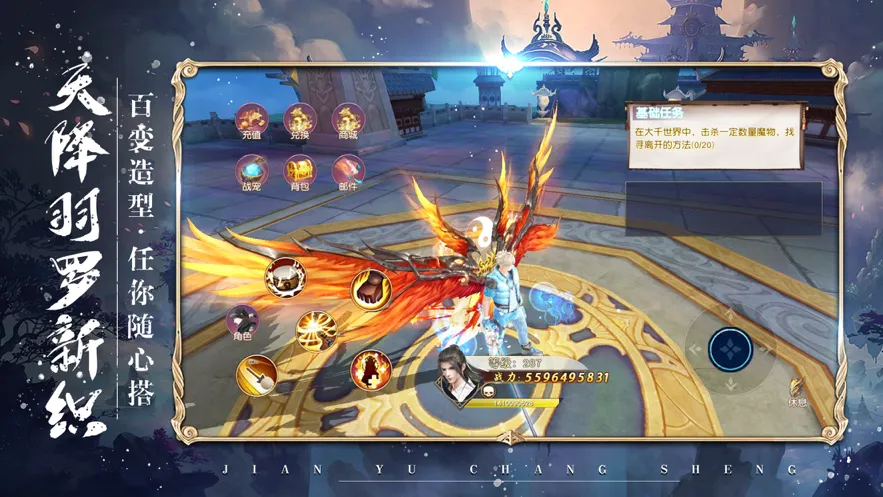883x497 pixels.
Task: Use the drum-shaped skill icon
Action: 286,277
